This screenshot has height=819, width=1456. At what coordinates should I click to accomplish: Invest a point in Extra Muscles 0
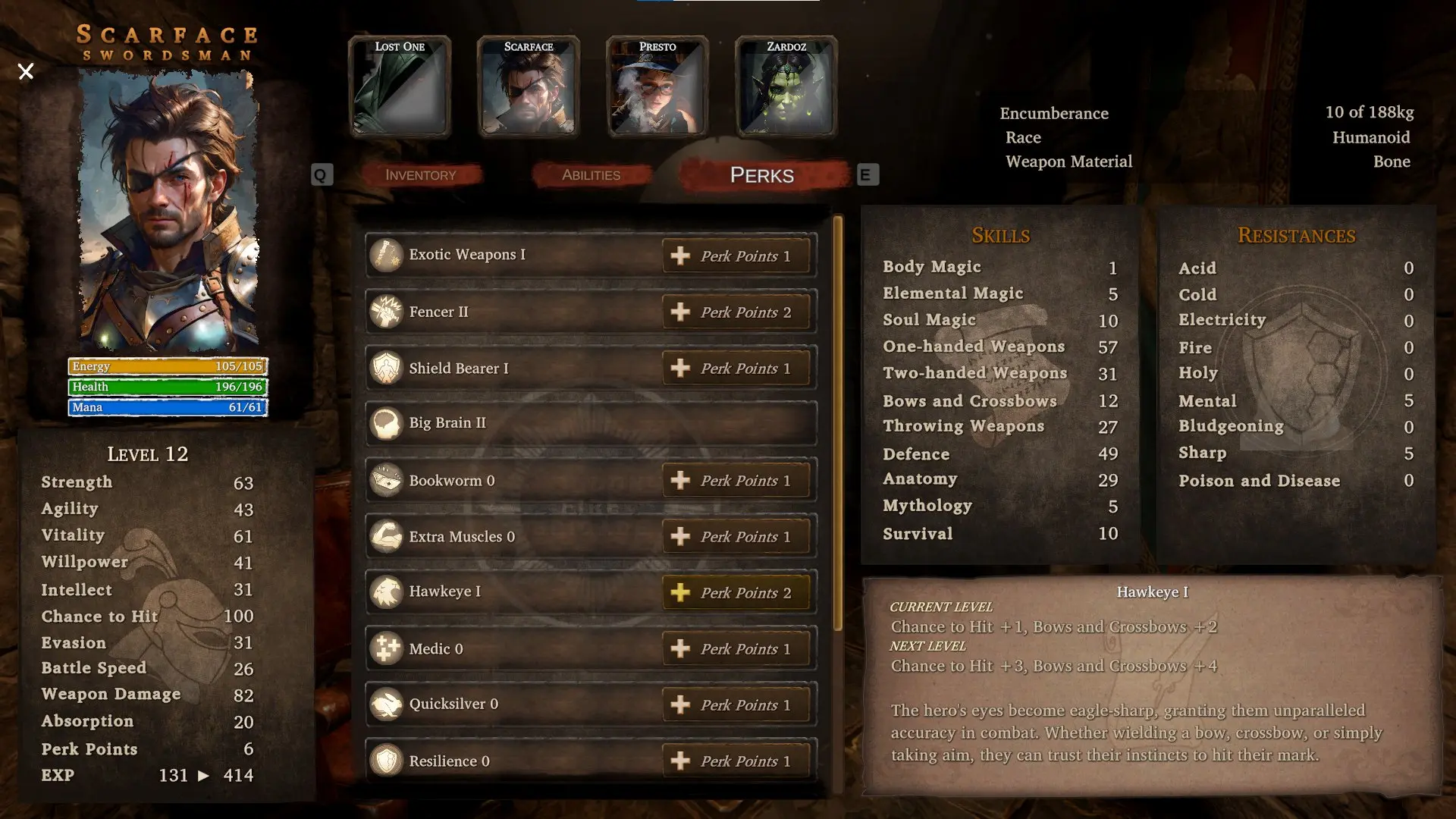click(x=736, y=536)
